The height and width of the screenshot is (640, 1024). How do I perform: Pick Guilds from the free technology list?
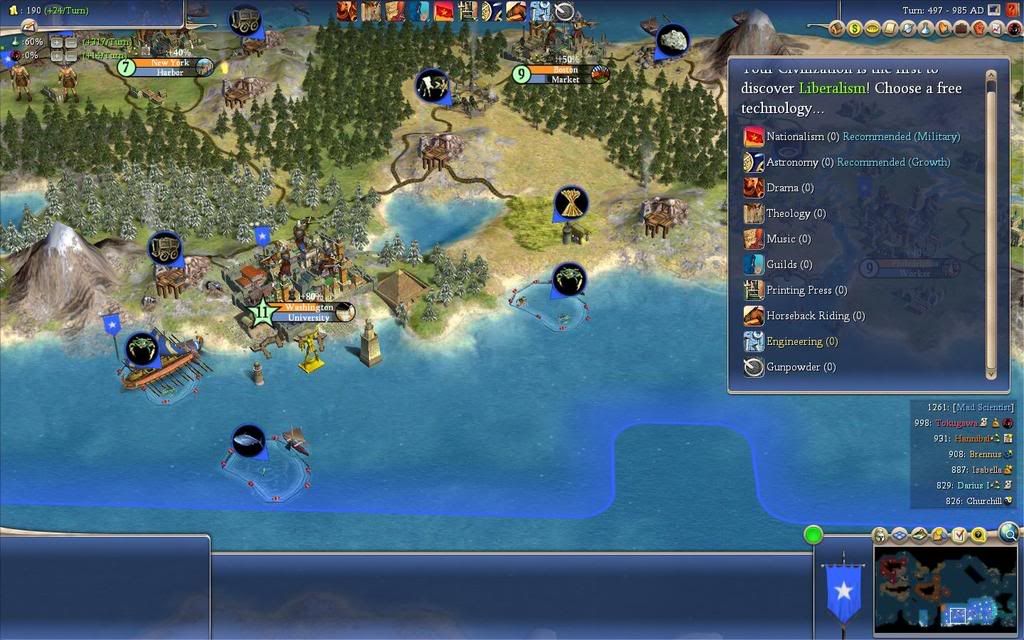click(x=783, y=265)
